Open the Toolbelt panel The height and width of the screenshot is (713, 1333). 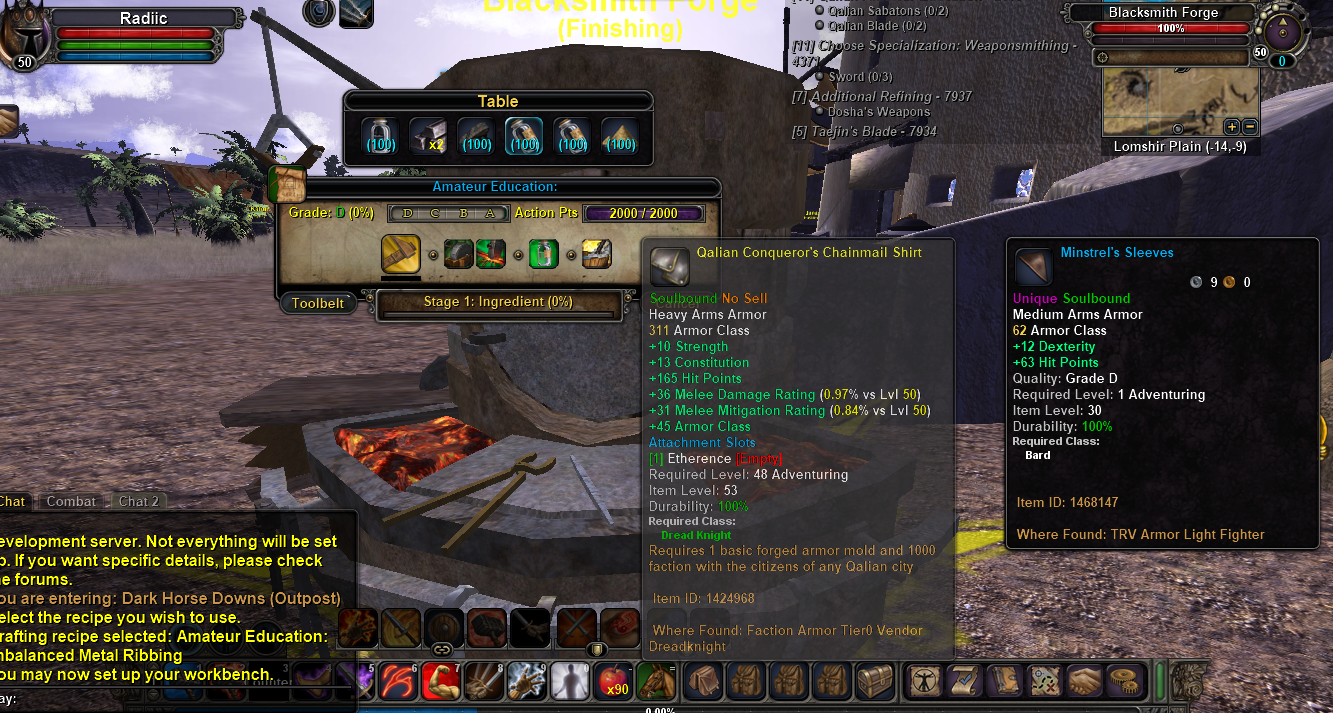click(x=317, y=303)
